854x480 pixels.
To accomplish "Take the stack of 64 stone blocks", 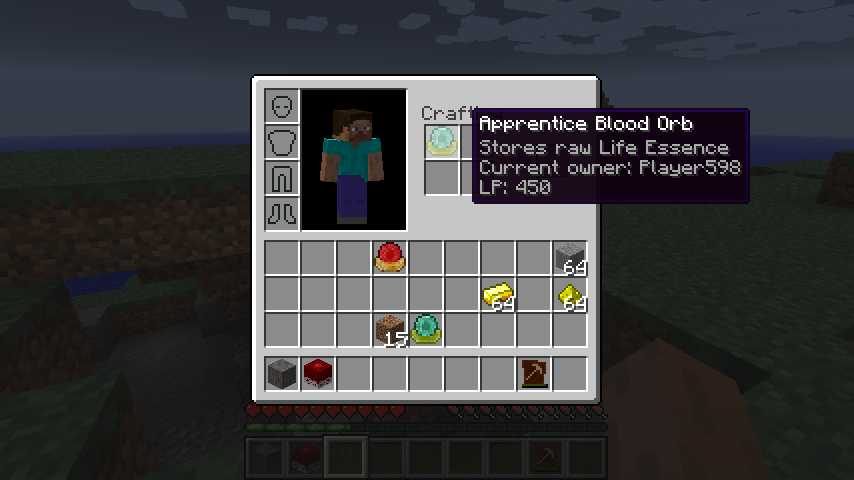I will (x=570, y=258).
